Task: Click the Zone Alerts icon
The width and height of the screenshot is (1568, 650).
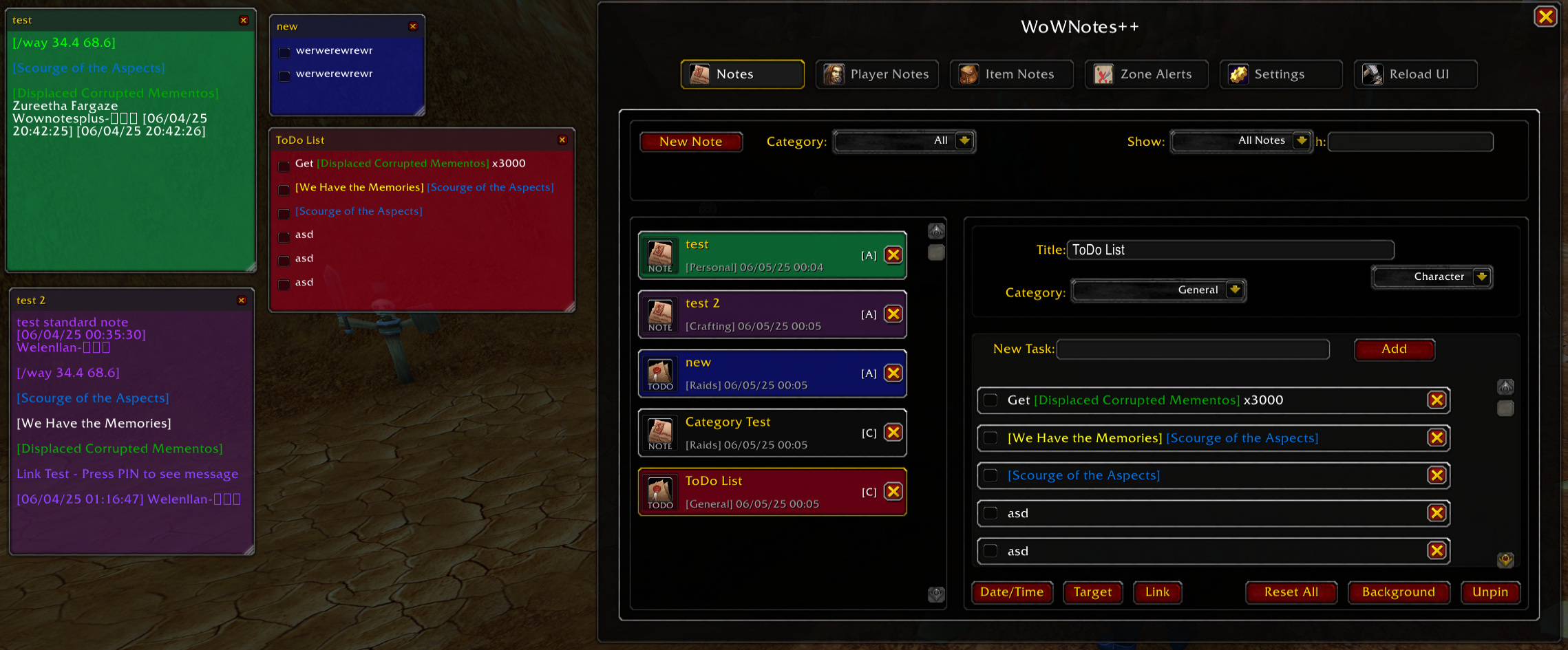Action: click(x=1103, y=74)
